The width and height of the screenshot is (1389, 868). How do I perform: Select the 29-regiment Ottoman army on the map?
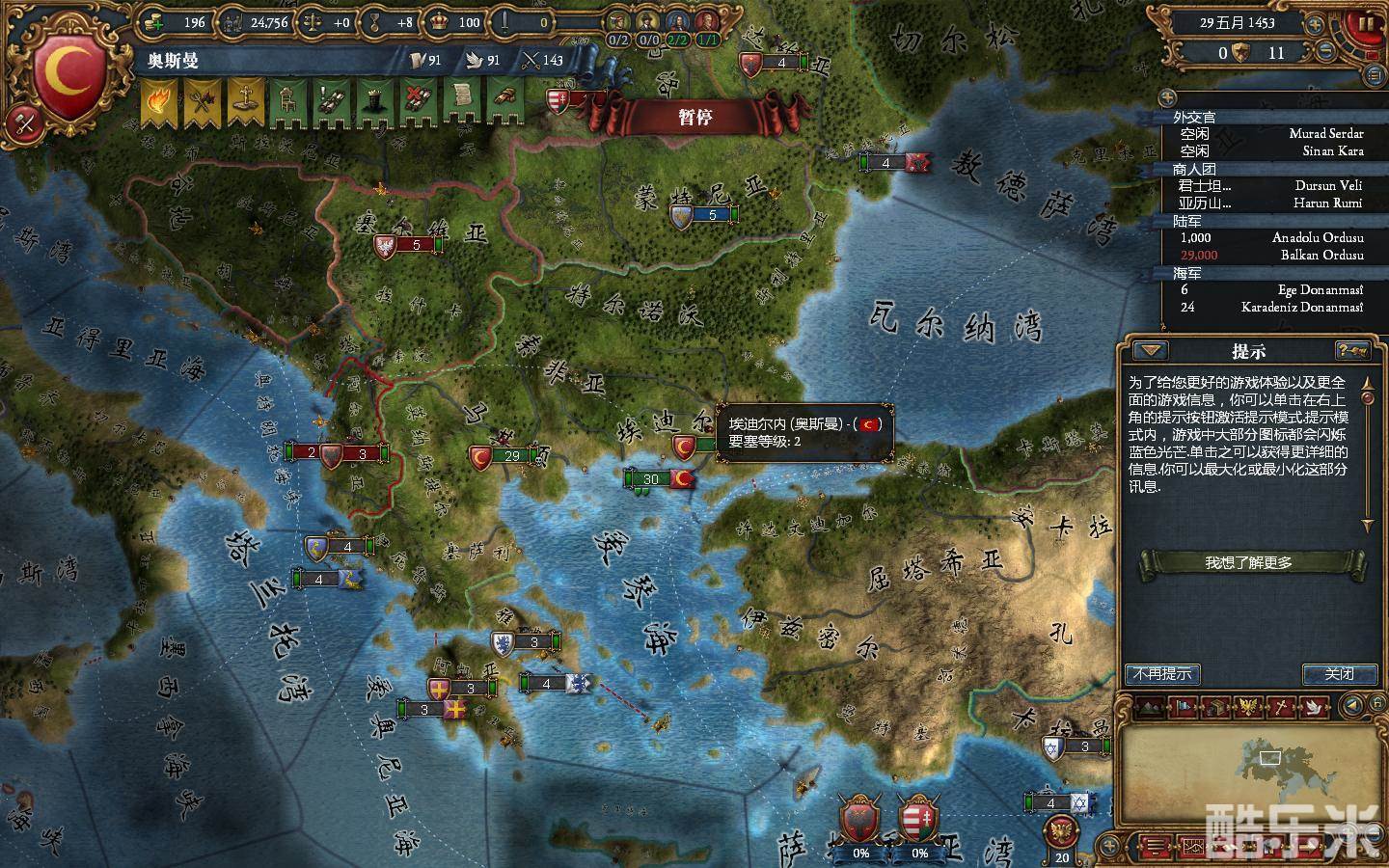[510, 456]
